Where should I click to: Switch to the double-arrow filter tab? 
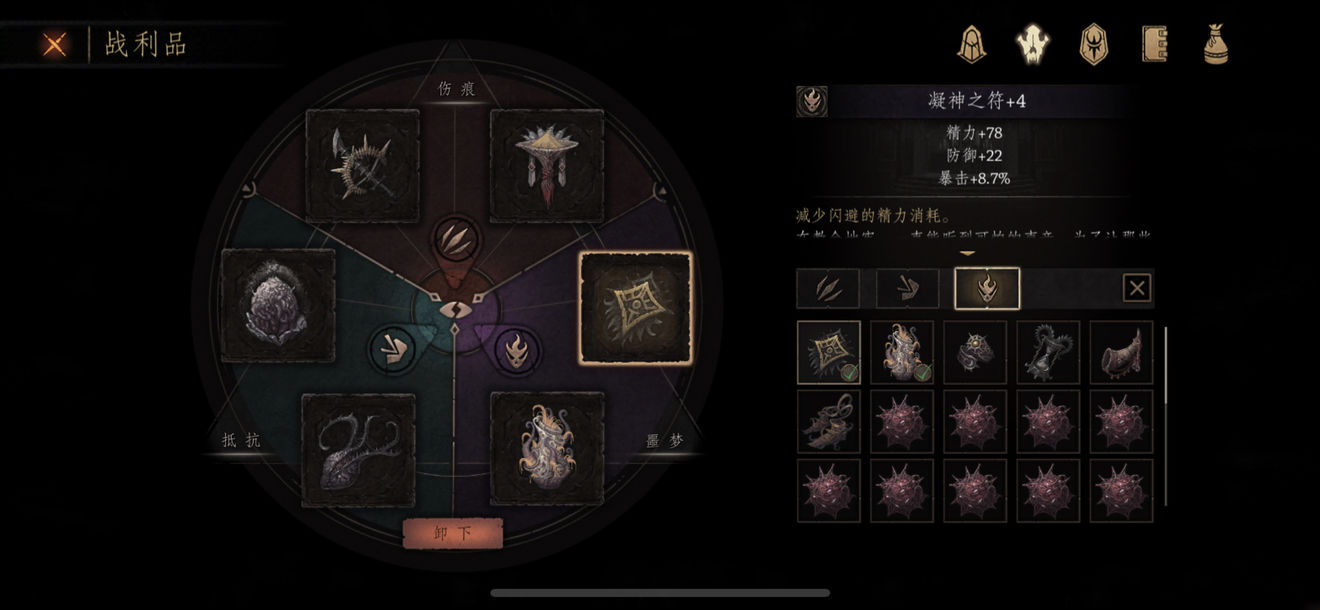point(907,288)
